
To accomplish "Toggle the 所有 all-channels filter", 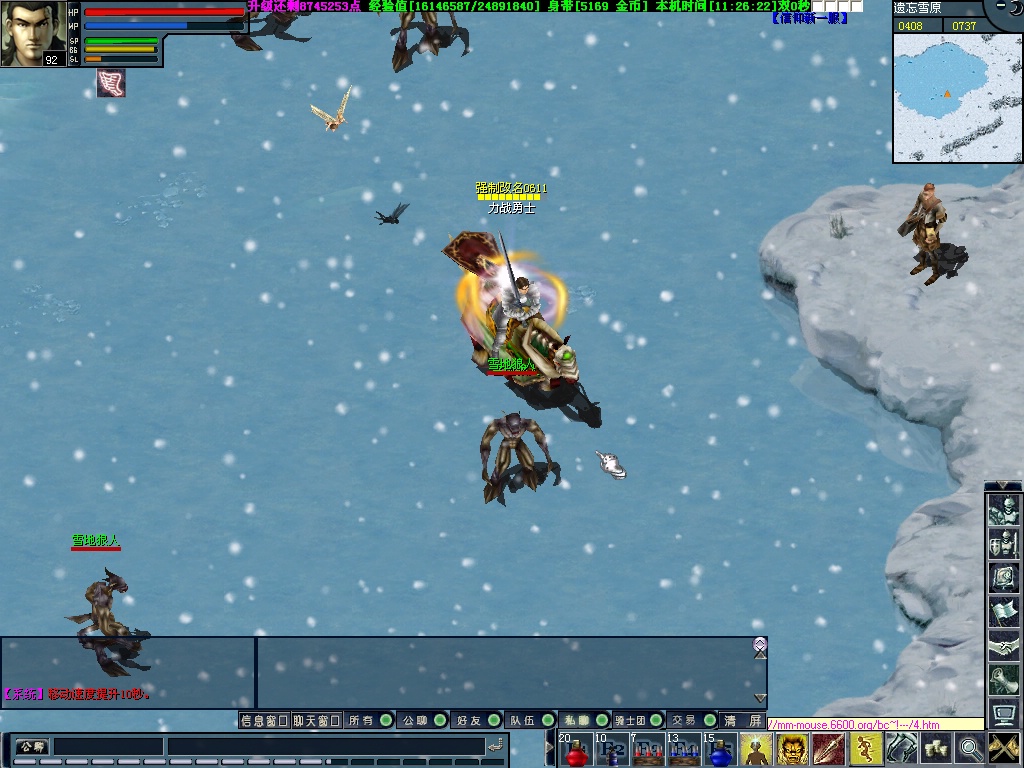I will [369, 720].
